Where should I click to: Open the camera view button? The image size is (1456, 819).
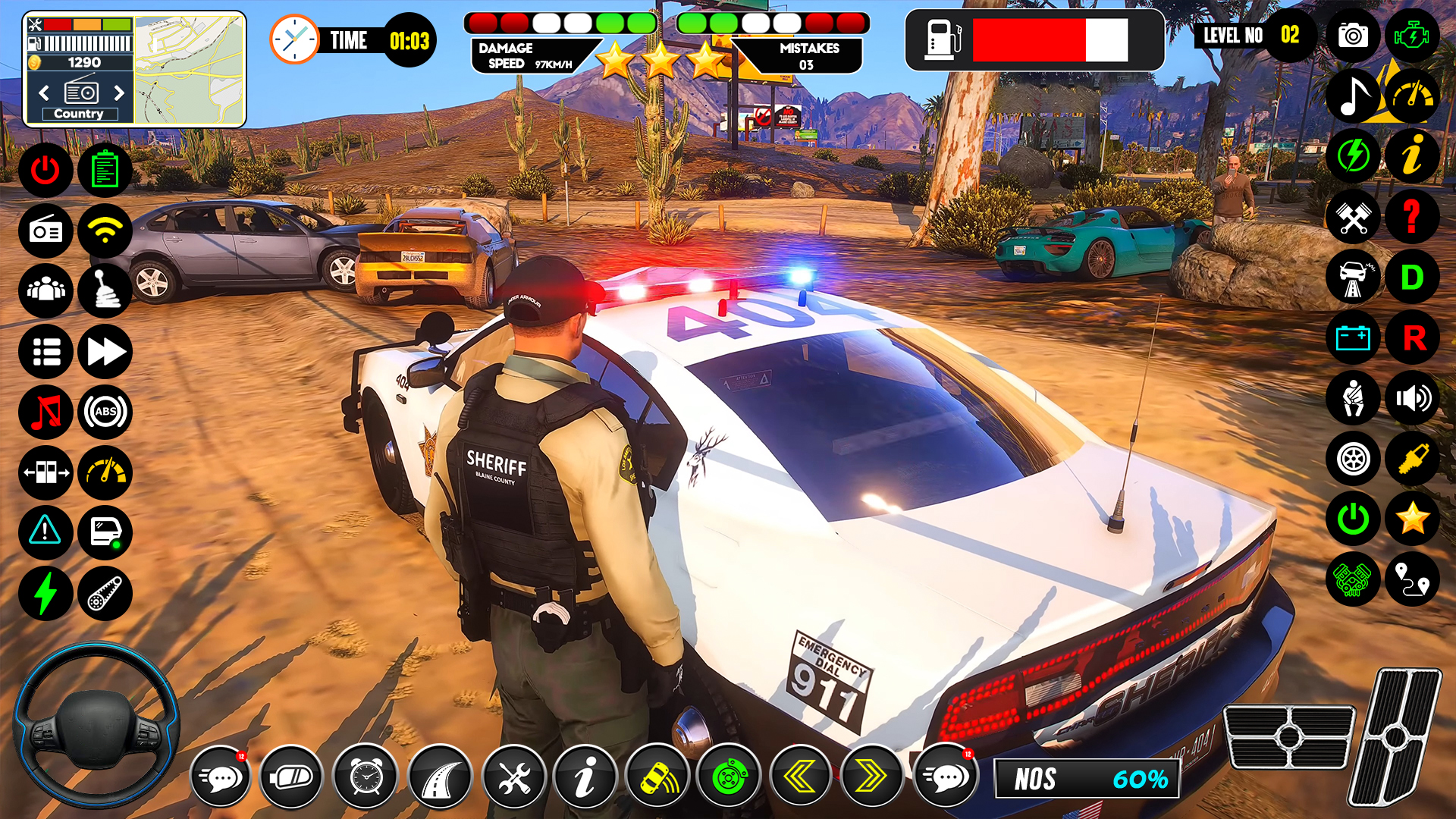(1353, 36)
